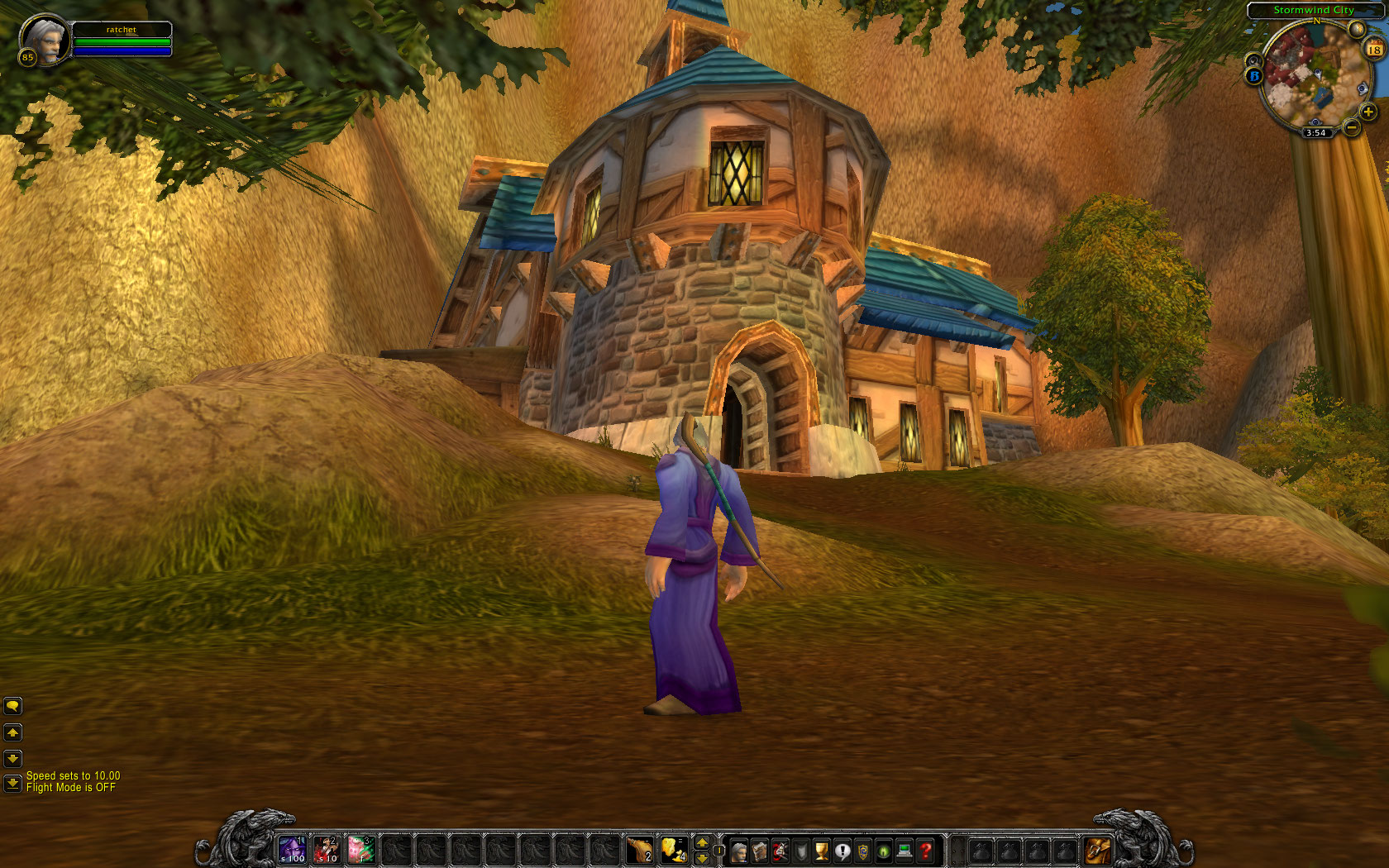Open the quest log exclamation mark button
Image resolution: width=1389 pixels, height=868 pixels.
pyautogui.click(x=842, y=850)
